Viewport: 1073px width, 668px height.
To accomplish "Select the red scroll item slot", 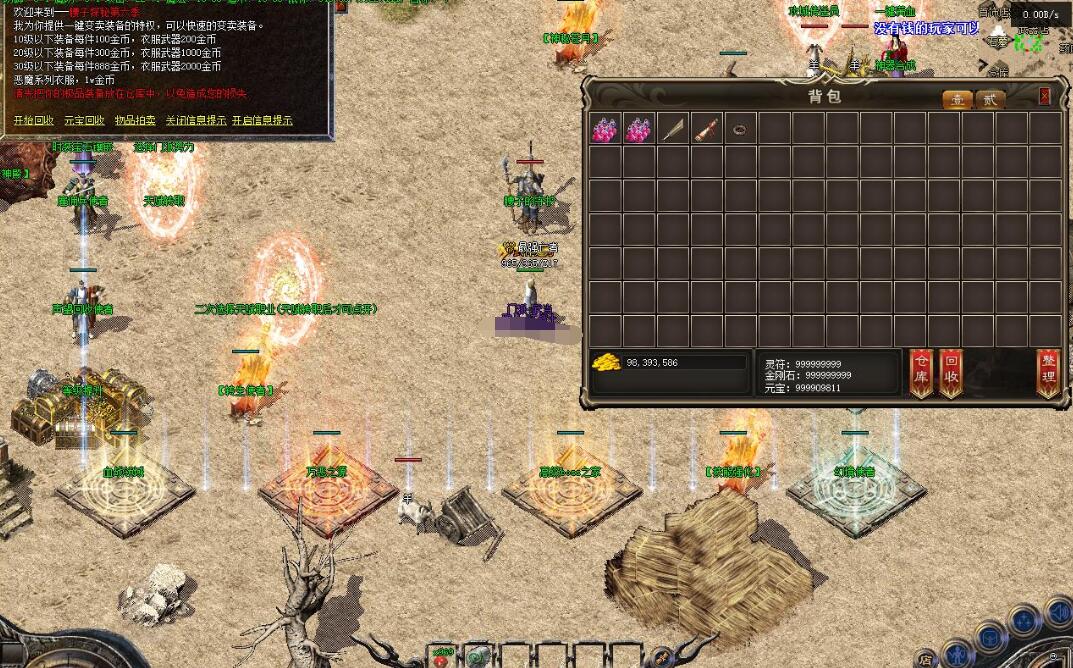I will coord(707,128).
